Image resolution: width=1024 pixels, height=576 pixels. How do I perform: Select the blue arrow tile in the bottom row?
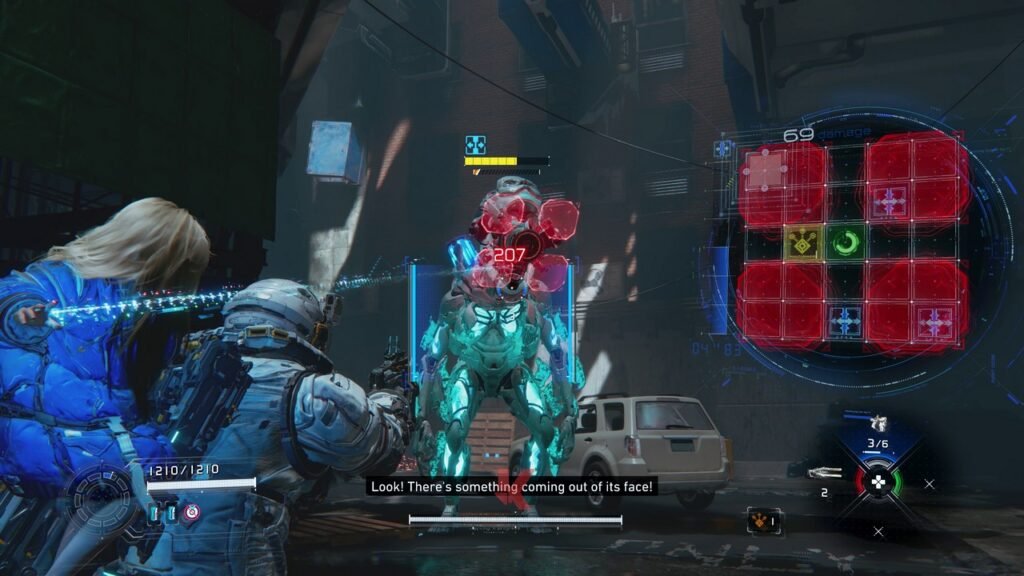(846, 321)
